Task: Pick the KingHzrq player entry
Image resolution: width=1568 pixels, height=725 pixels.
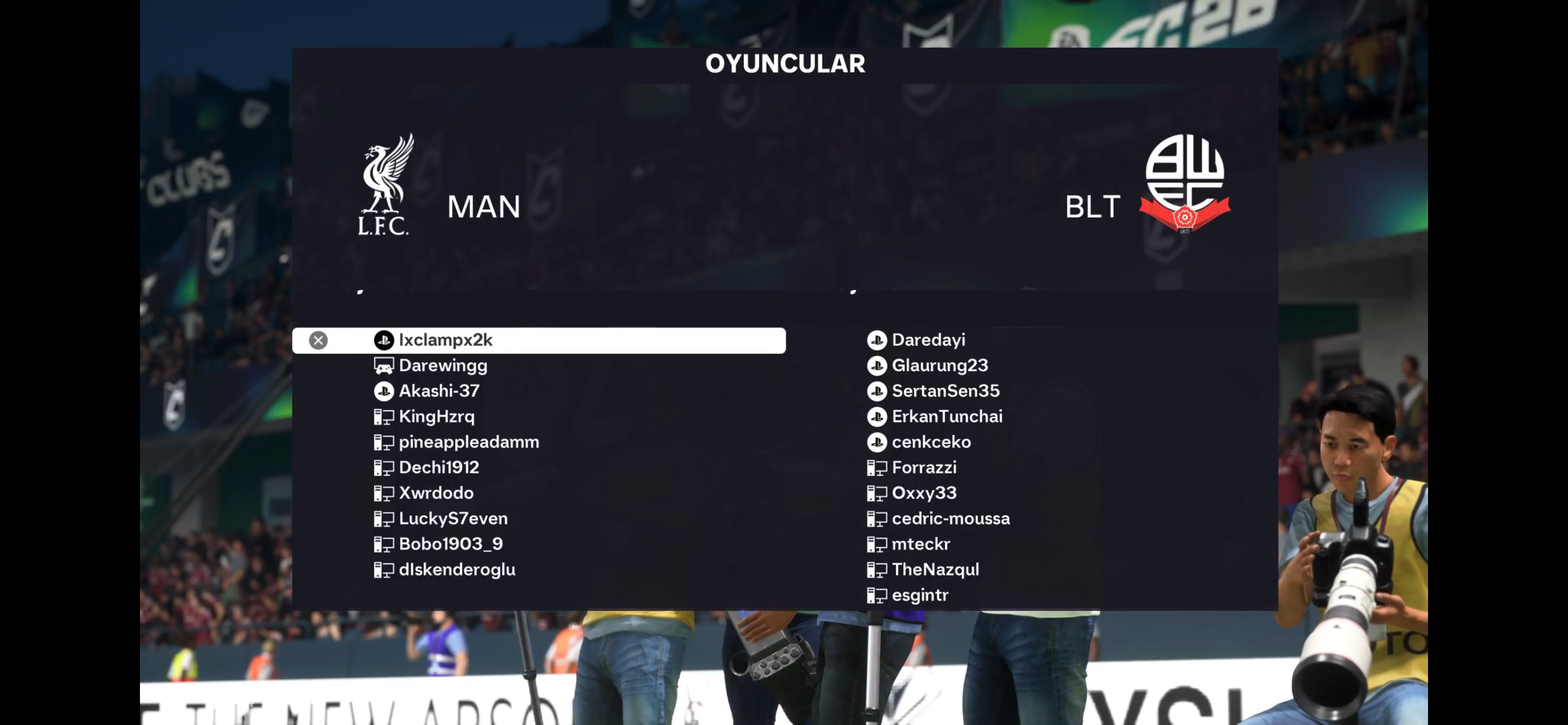Action: (437, 416)
